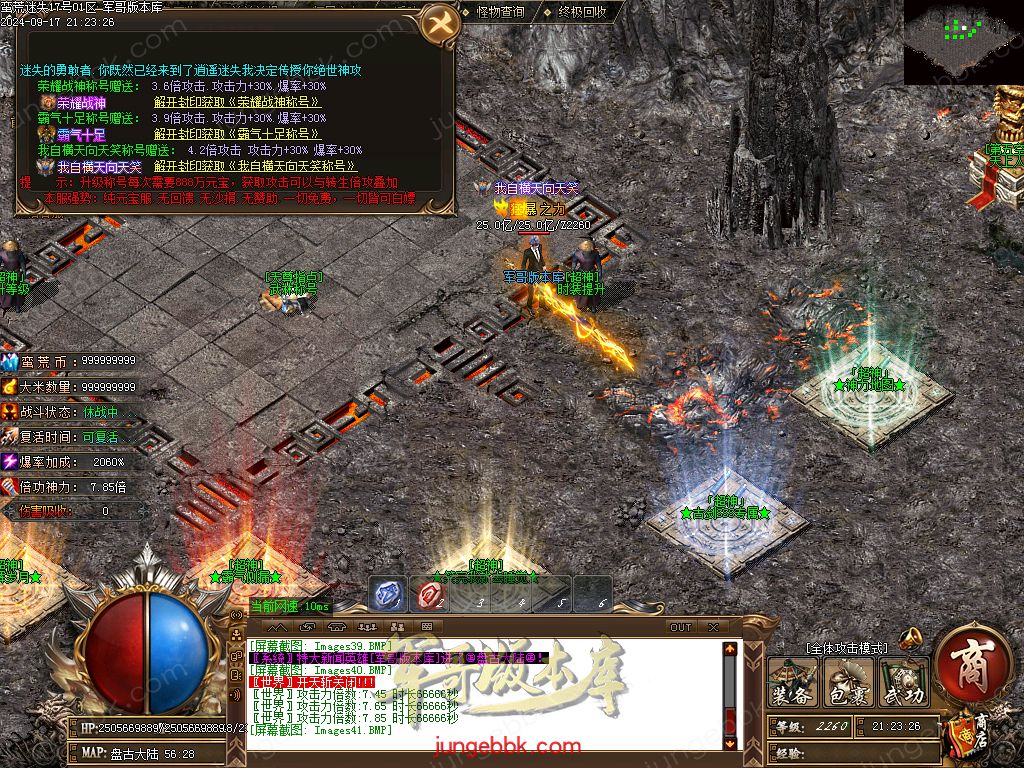Open the 包裹 bag inventory
Screen dimensions: 1024x768
click(848, 684)
